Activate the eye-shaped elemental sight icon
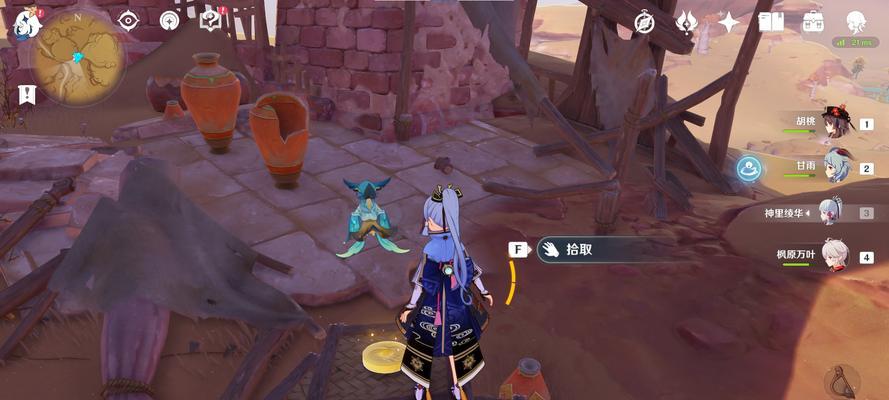 click(x=129, y=19)
